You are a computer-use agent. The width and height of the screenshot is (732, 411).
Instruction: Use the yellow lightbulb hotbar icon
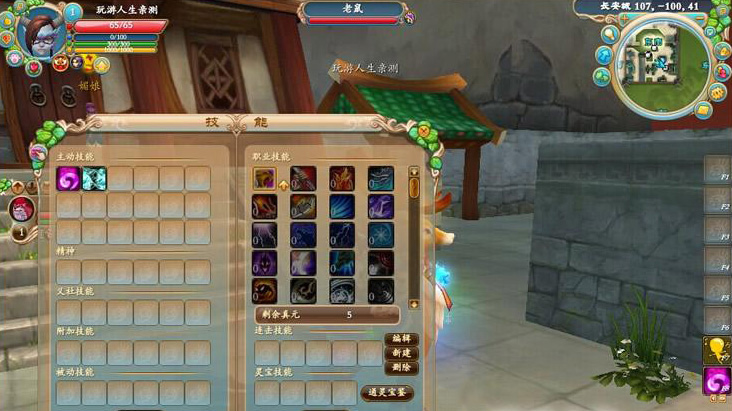(x=716, y=349)
